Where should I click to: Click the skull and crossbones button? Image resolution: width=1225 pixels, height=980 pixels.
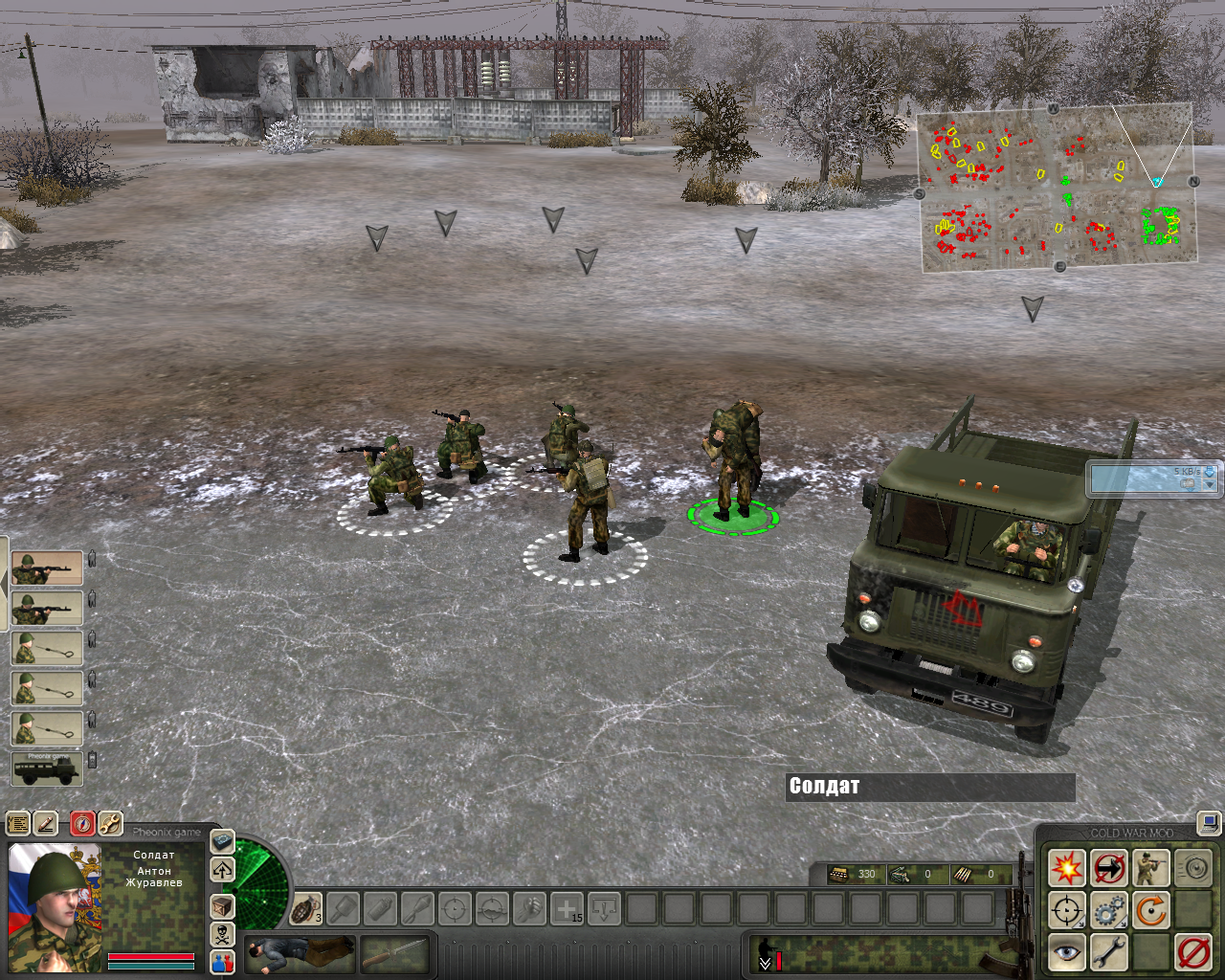click(x=222, y=934)
